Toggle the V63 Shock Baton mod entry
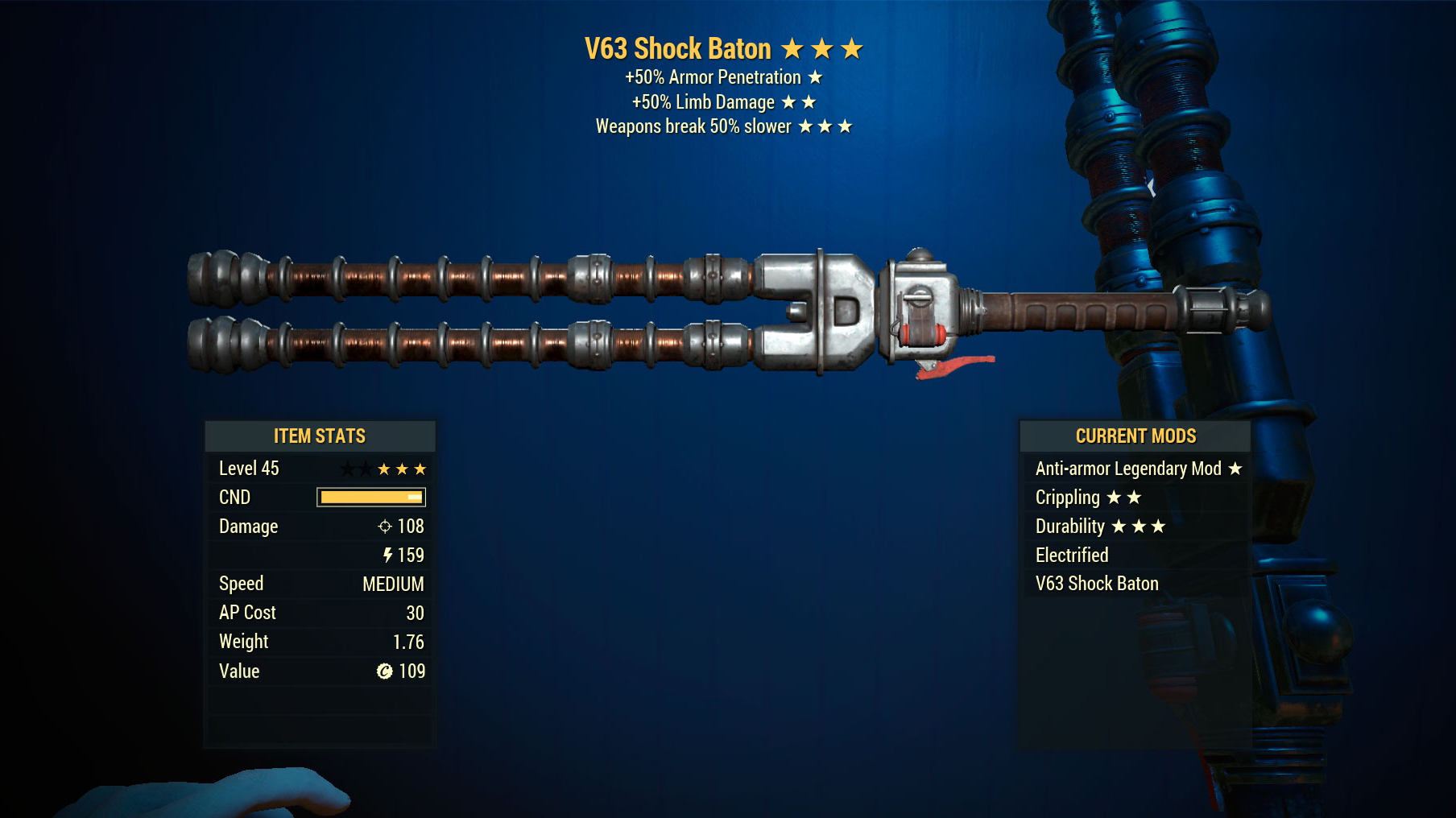Viewport: 1456px width, 818px height. click(1095, 584)
